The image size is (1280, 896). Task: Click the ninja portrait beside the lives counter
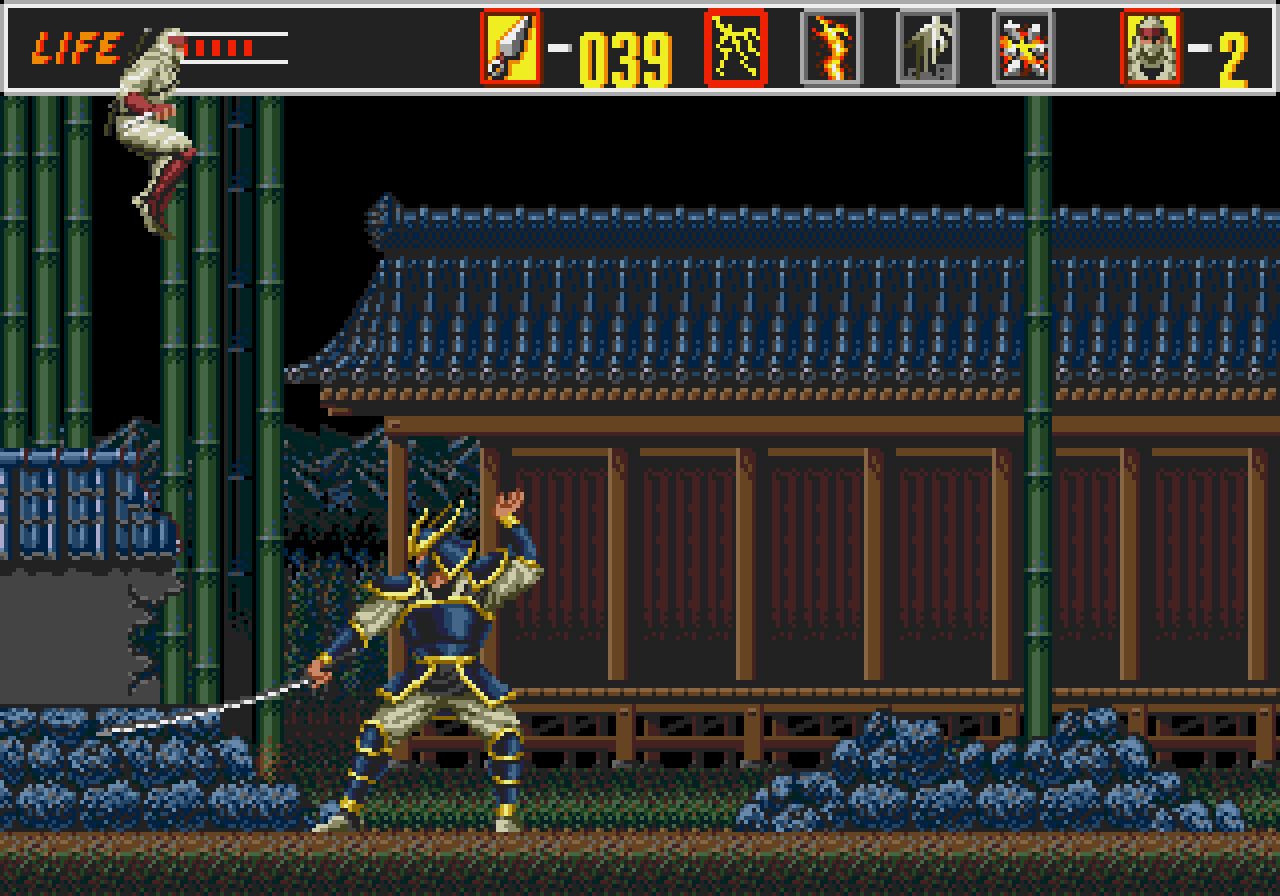tap(1151, 47)
